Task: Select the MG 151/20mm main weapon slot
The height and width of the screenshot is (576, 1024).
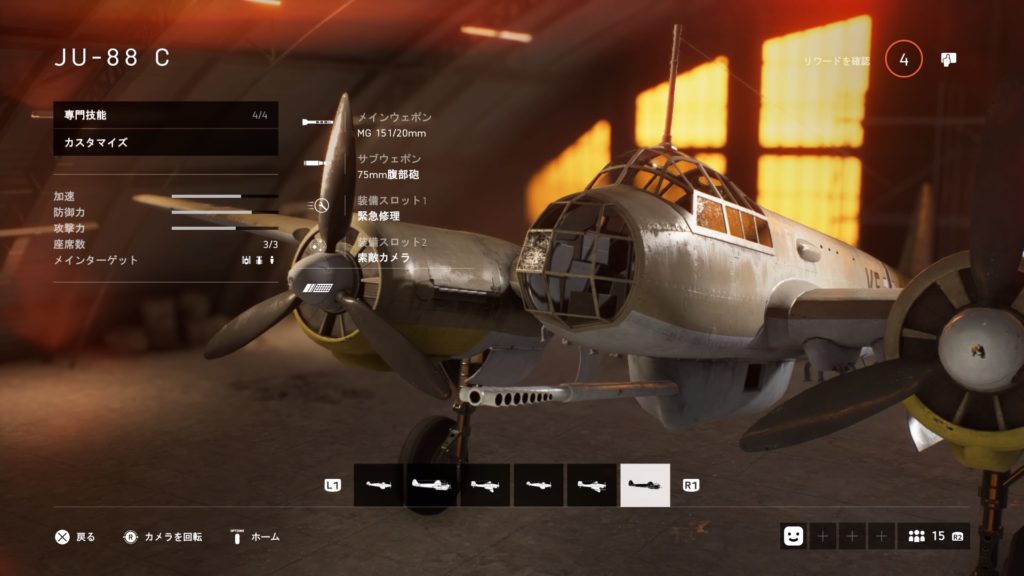Action: [x=390, y=124]
